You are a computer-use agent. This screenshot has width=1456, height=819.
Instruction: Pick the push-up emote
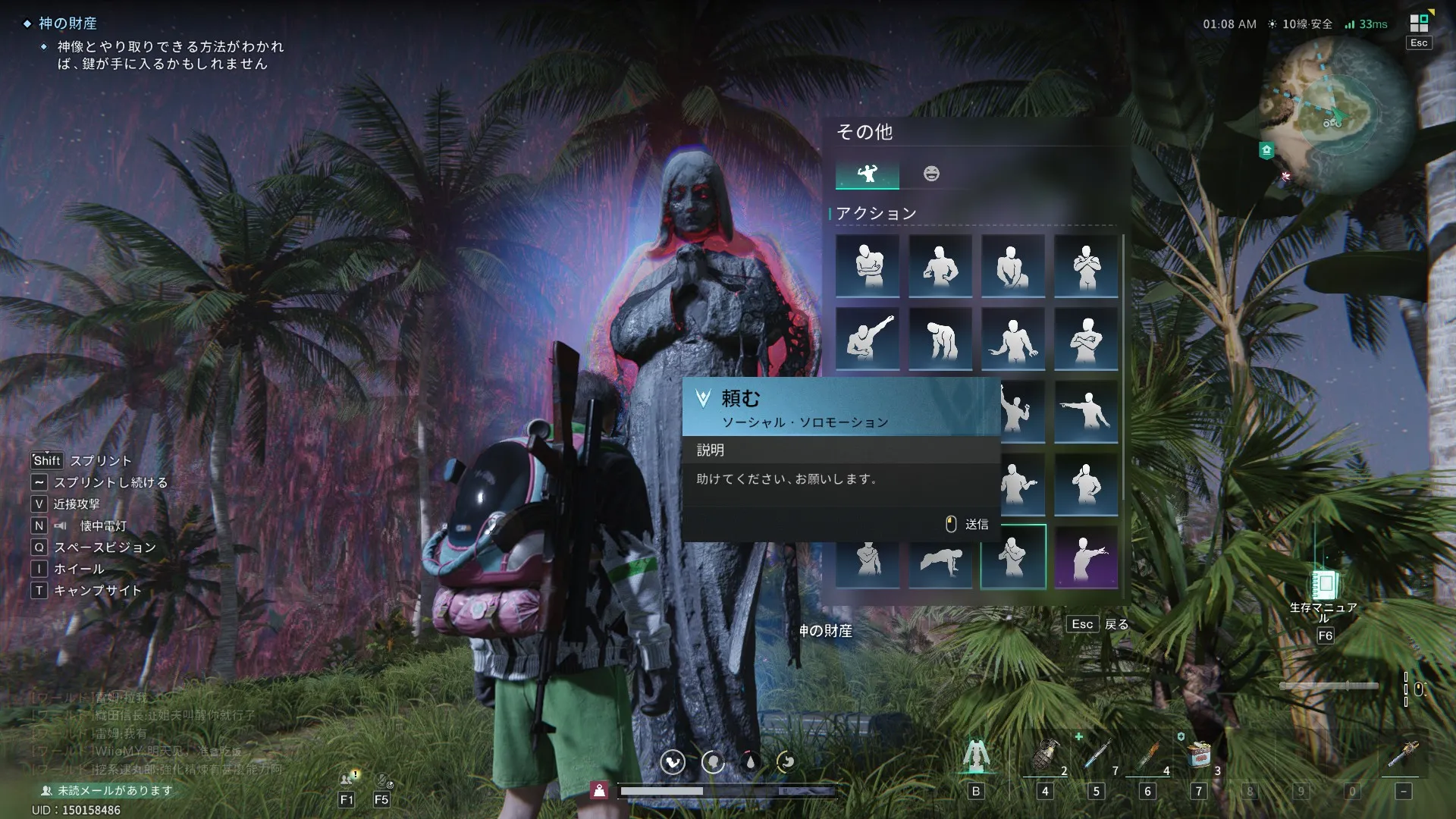[940, 558]
